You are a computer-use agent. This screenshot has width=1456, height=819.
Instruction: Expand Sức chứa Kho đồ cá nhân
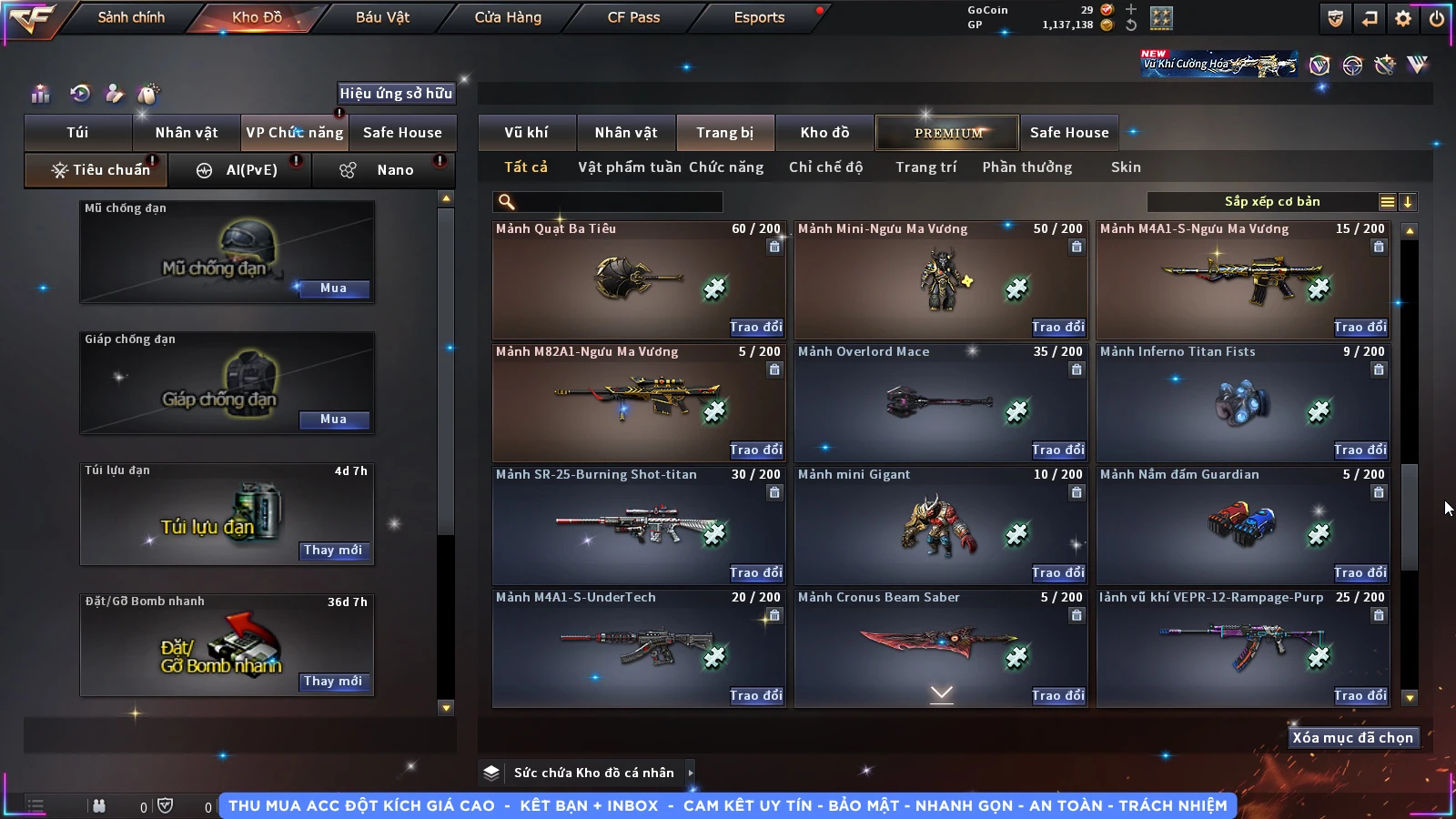click(x=691, y=773)
